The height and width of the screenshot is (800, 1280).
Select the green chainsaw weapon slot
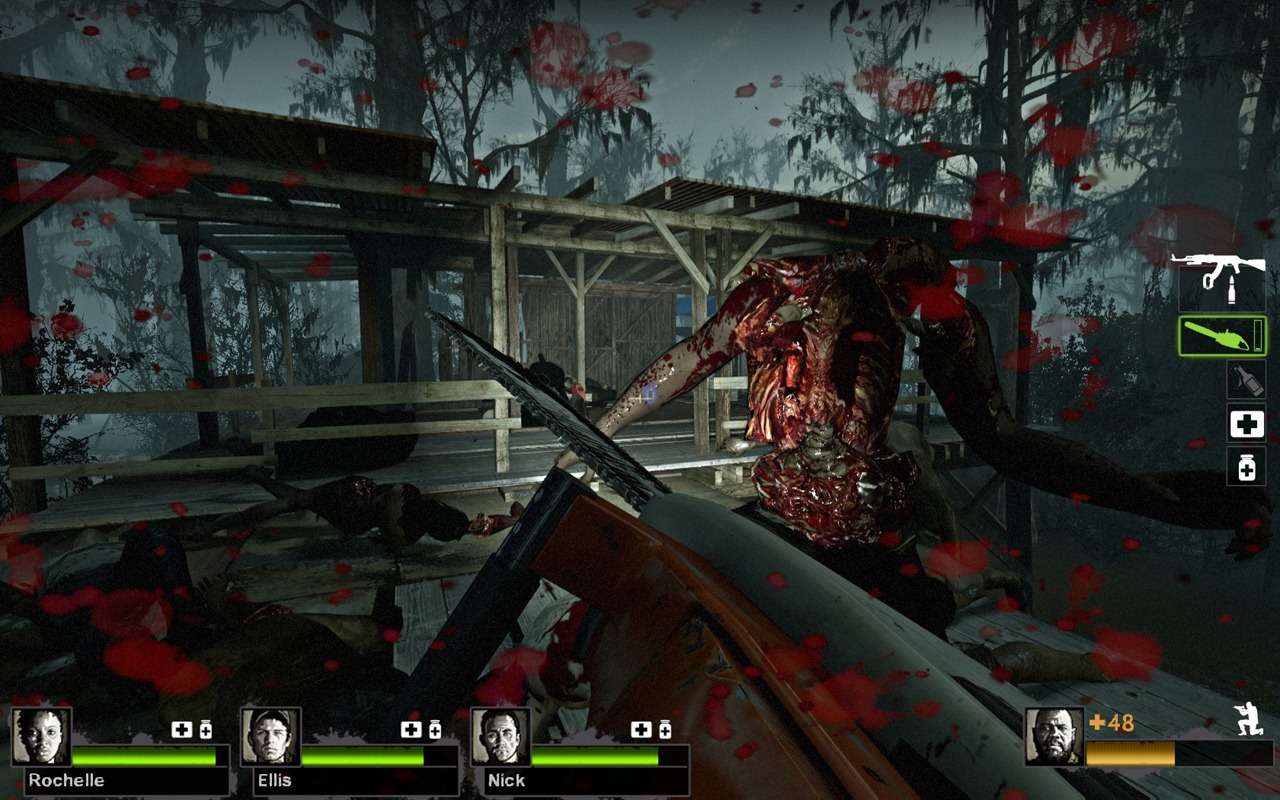pos(1222,336)
